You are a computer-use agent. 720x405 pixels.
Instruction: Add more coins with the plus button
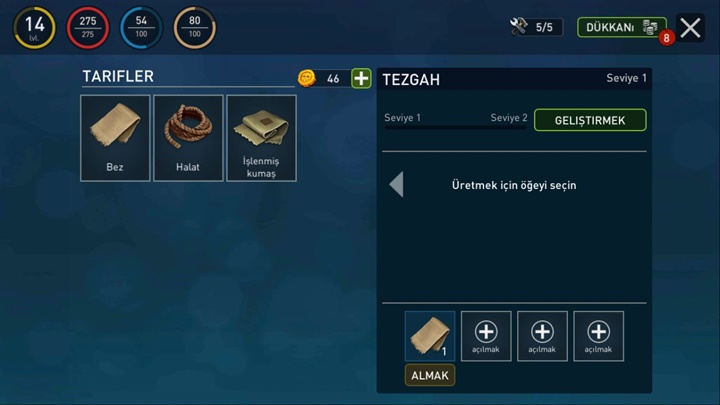(361, 78)
